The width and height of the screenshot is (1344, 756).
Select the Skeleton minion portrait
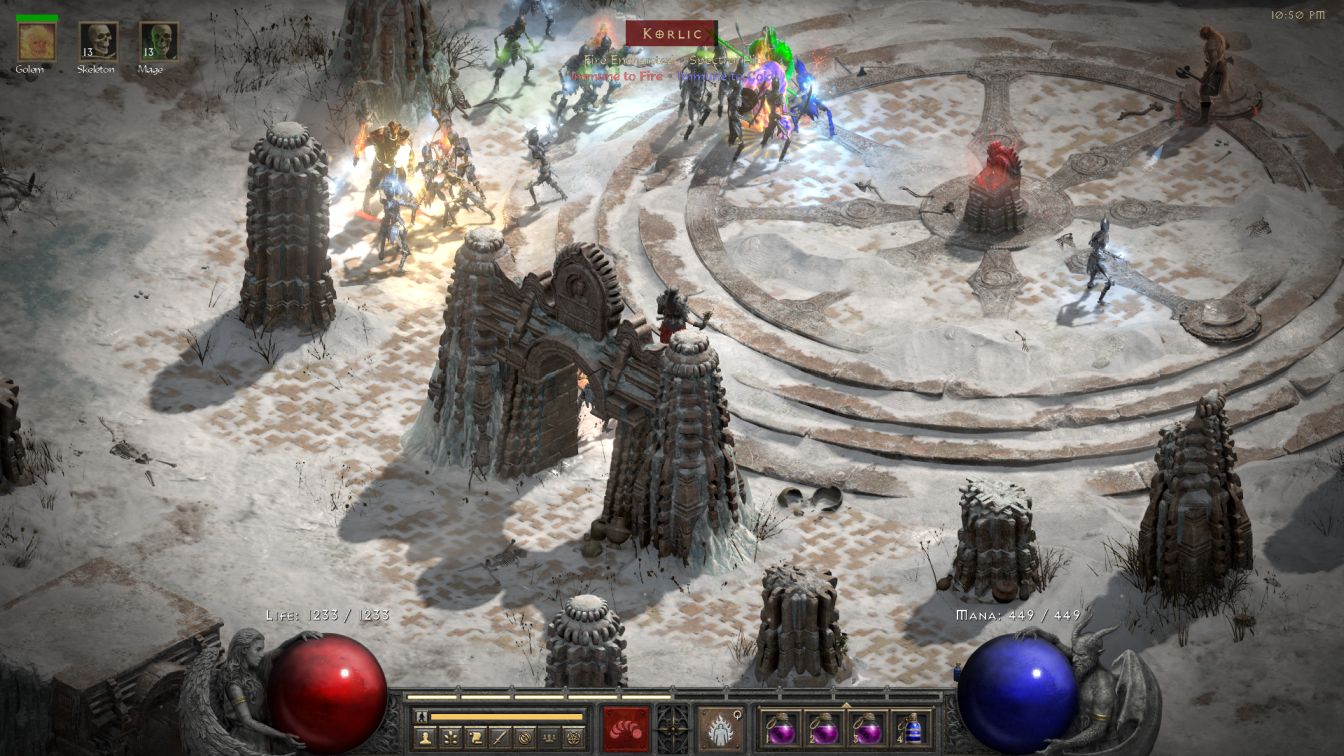click(99, 41)
